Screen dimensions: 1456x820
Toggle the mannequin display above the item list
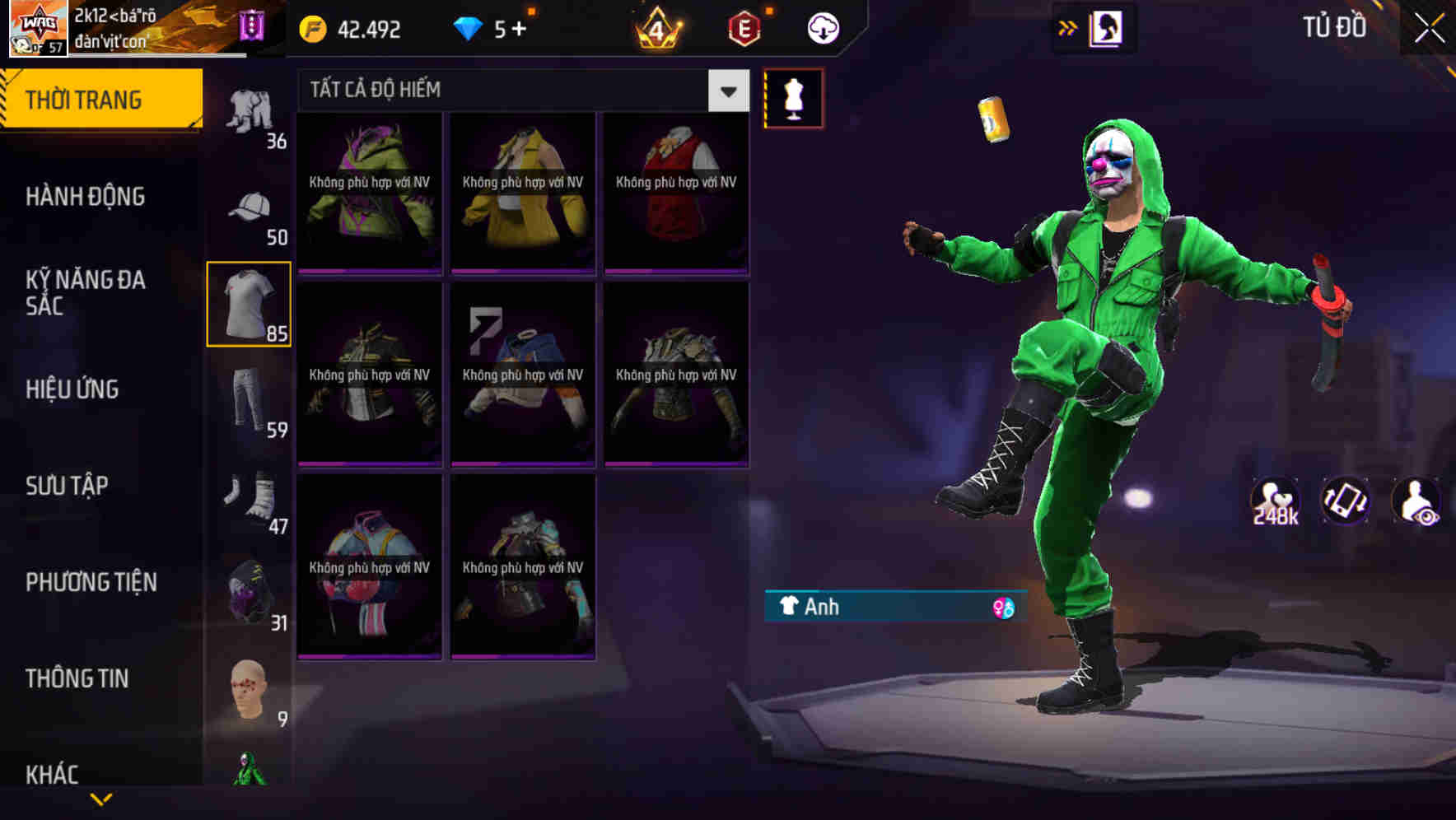pyautogui.click(x=794, y=97)
